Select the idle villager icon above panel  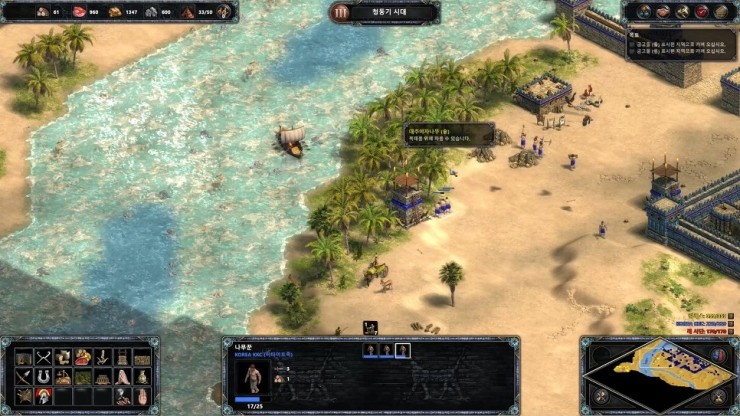[x=370, y=327]
